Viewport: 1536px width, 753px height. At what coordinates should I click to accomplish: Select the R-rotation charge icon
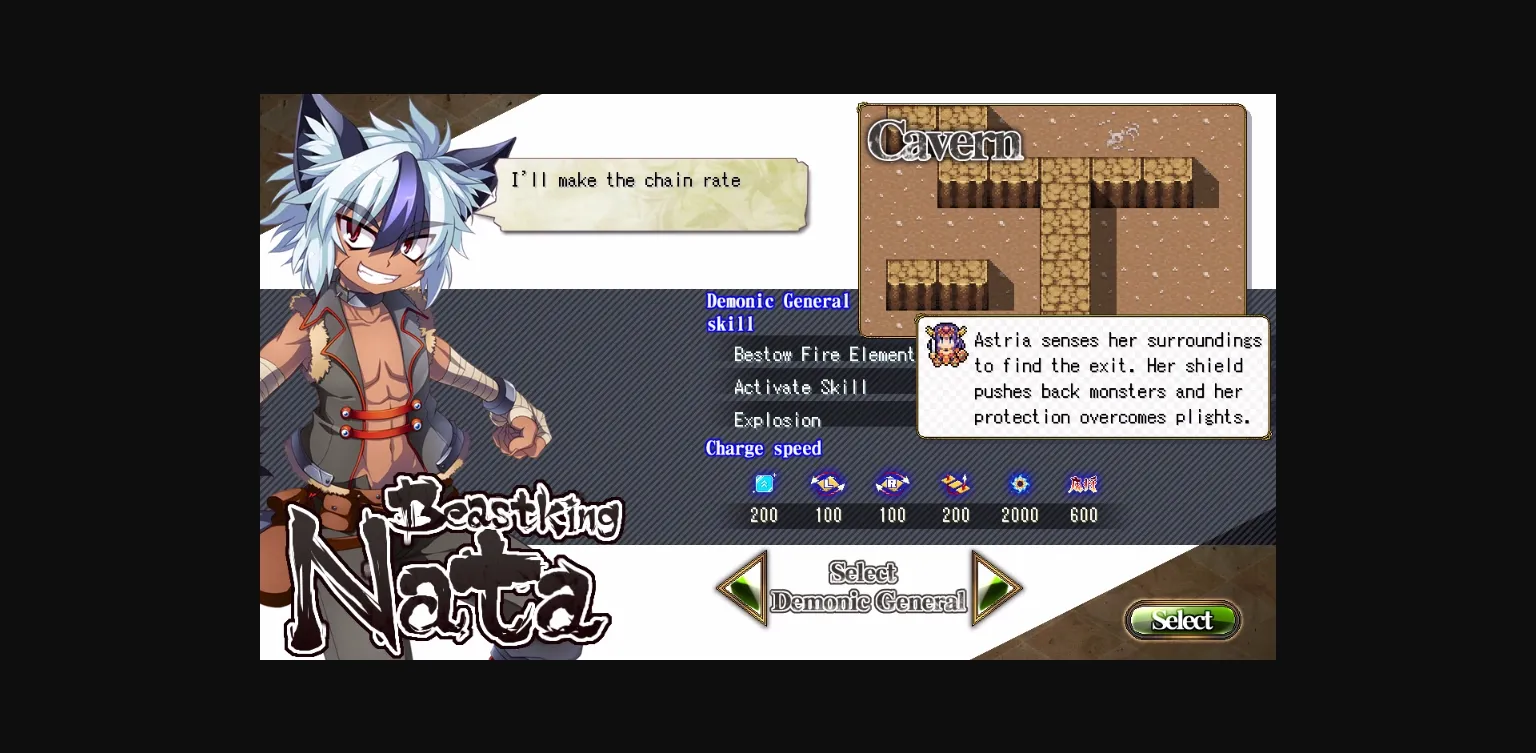point(892,484)
